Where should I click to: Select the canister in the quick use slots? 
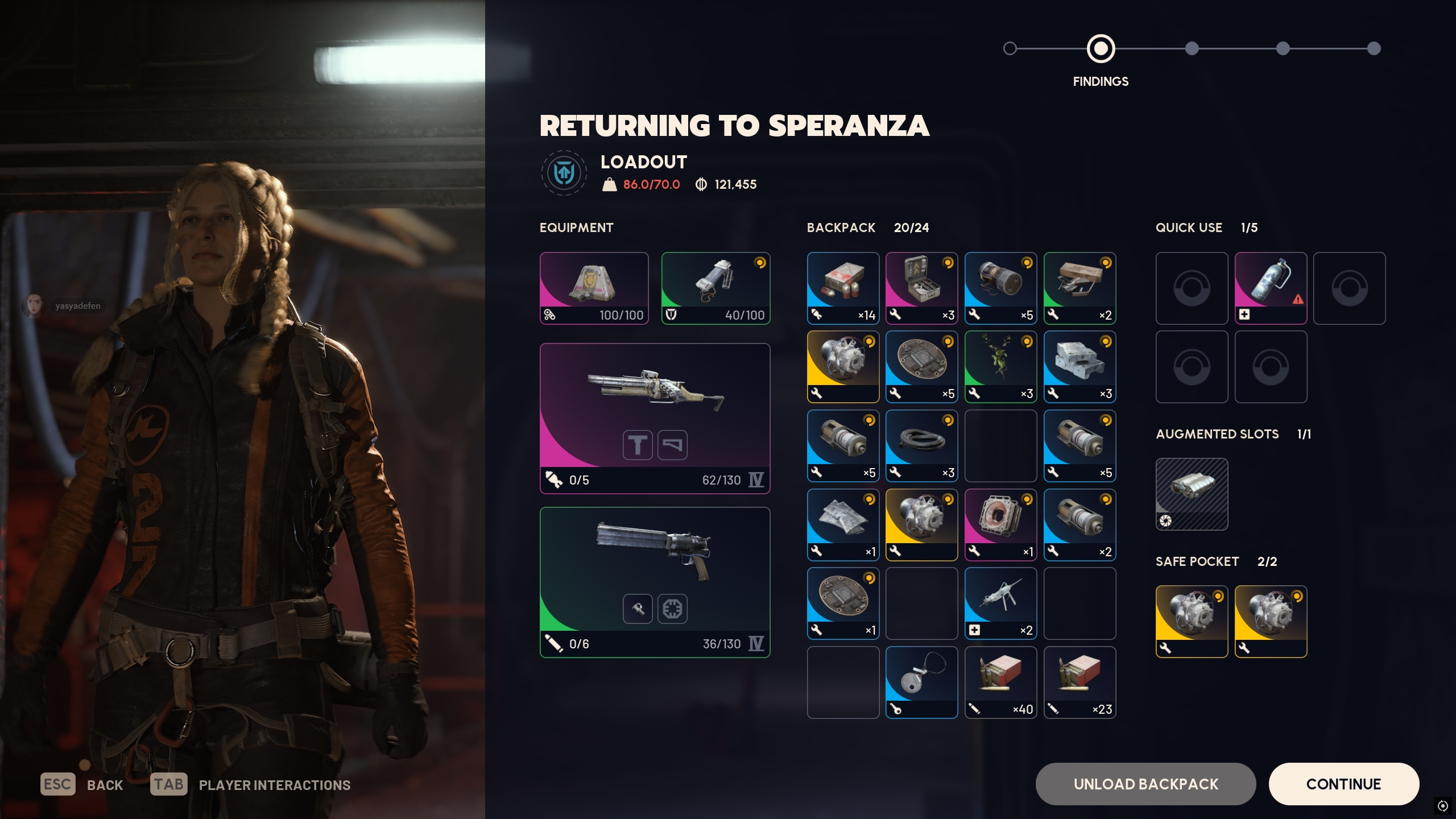[x=1271, y=288]
